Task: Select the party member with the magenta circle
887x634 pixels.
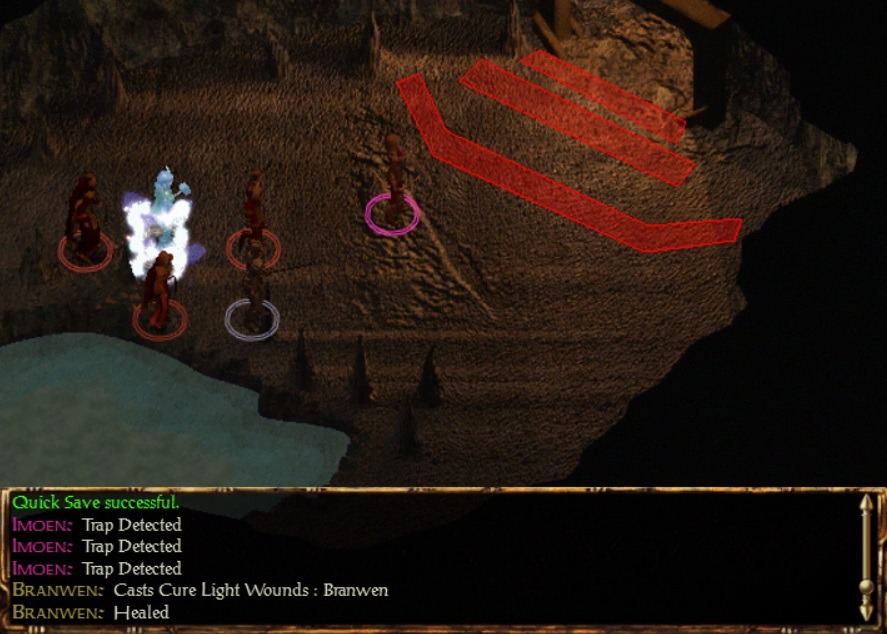Action: click(393, 185)
